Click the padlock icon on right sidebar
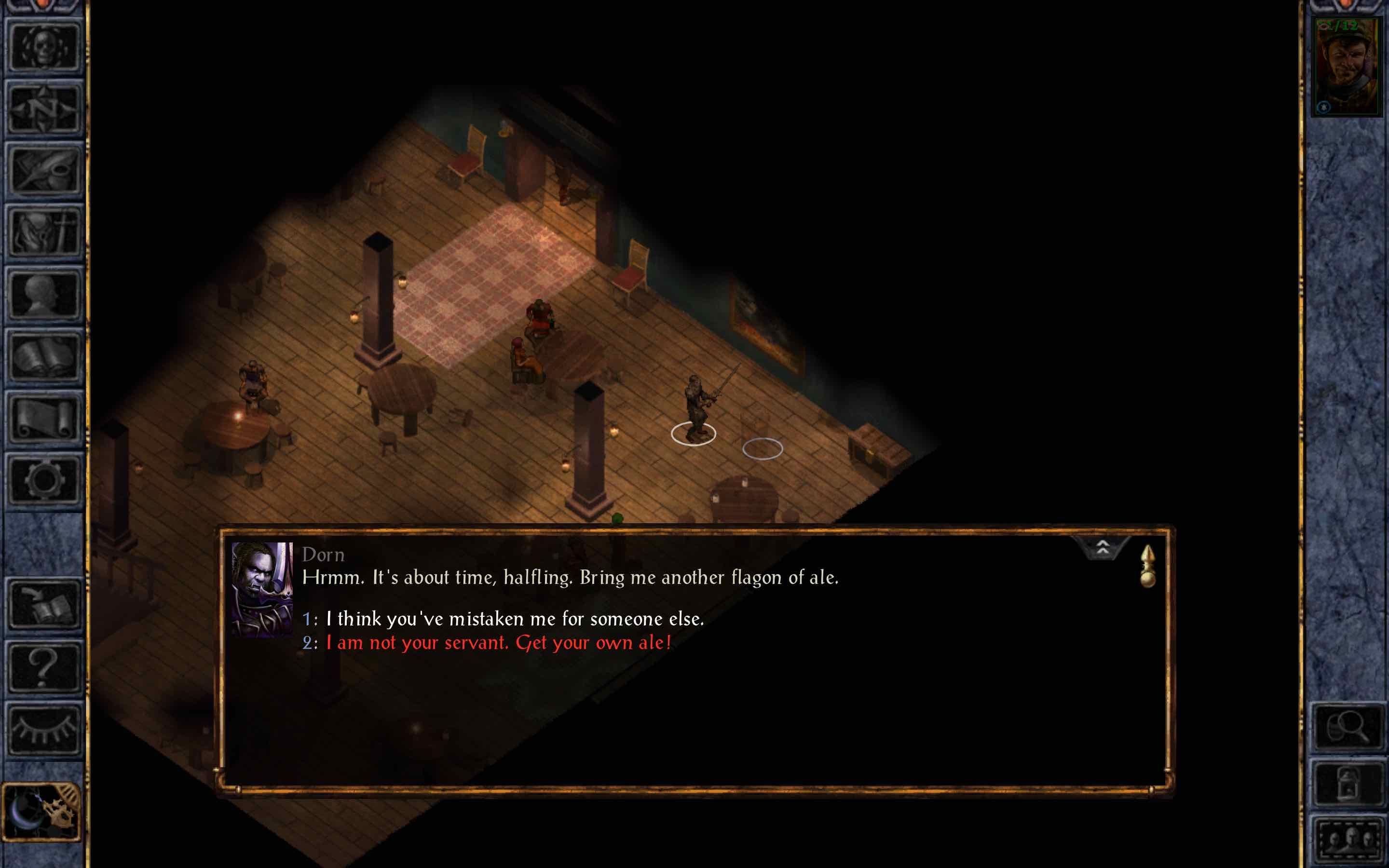This screenshot has width=1389, height=868. coord(1347,784)
